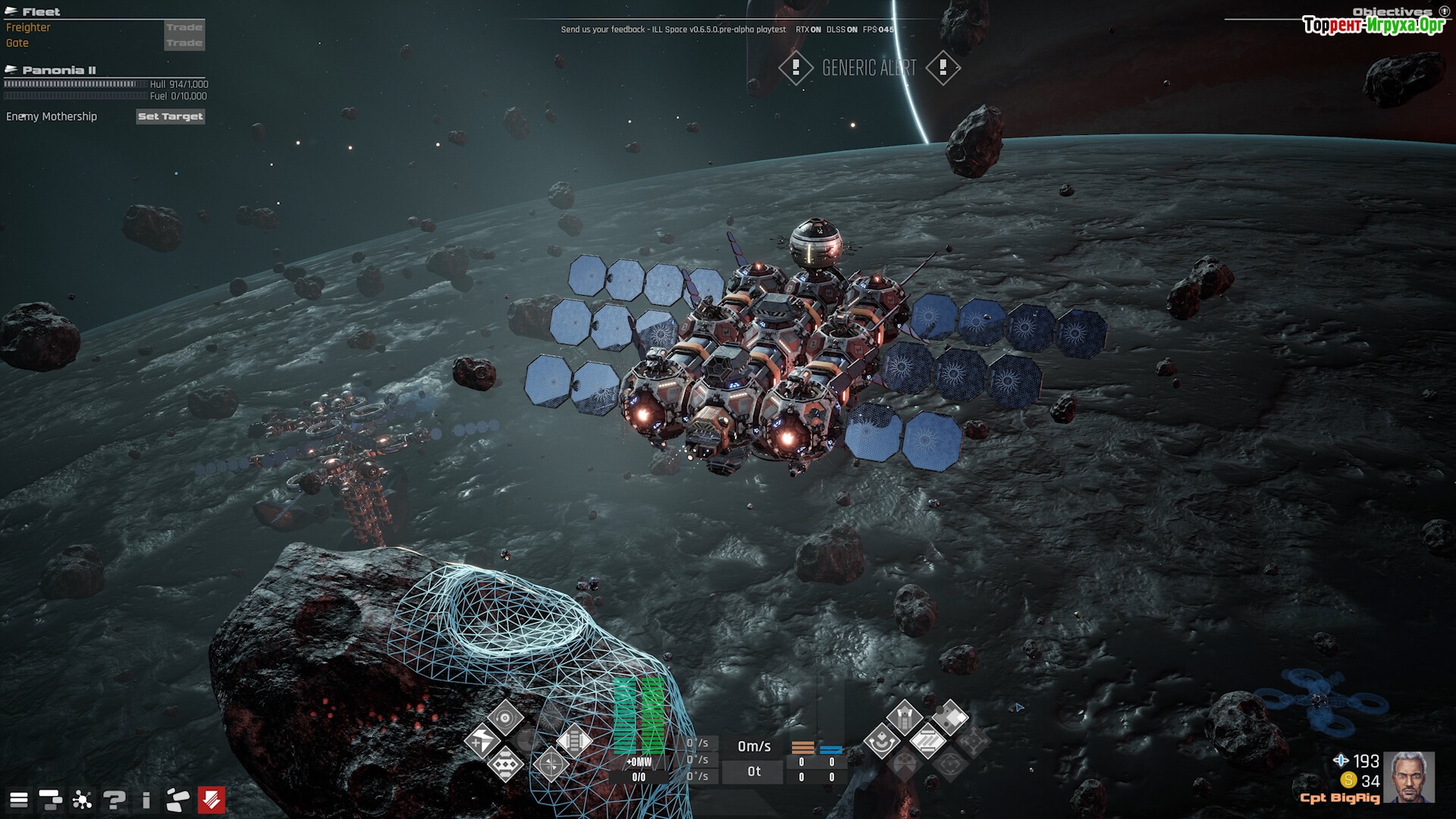The image size is (1456, 819).
Task: Open the three-bar main menu icon
Action: (x=19, y=799)
